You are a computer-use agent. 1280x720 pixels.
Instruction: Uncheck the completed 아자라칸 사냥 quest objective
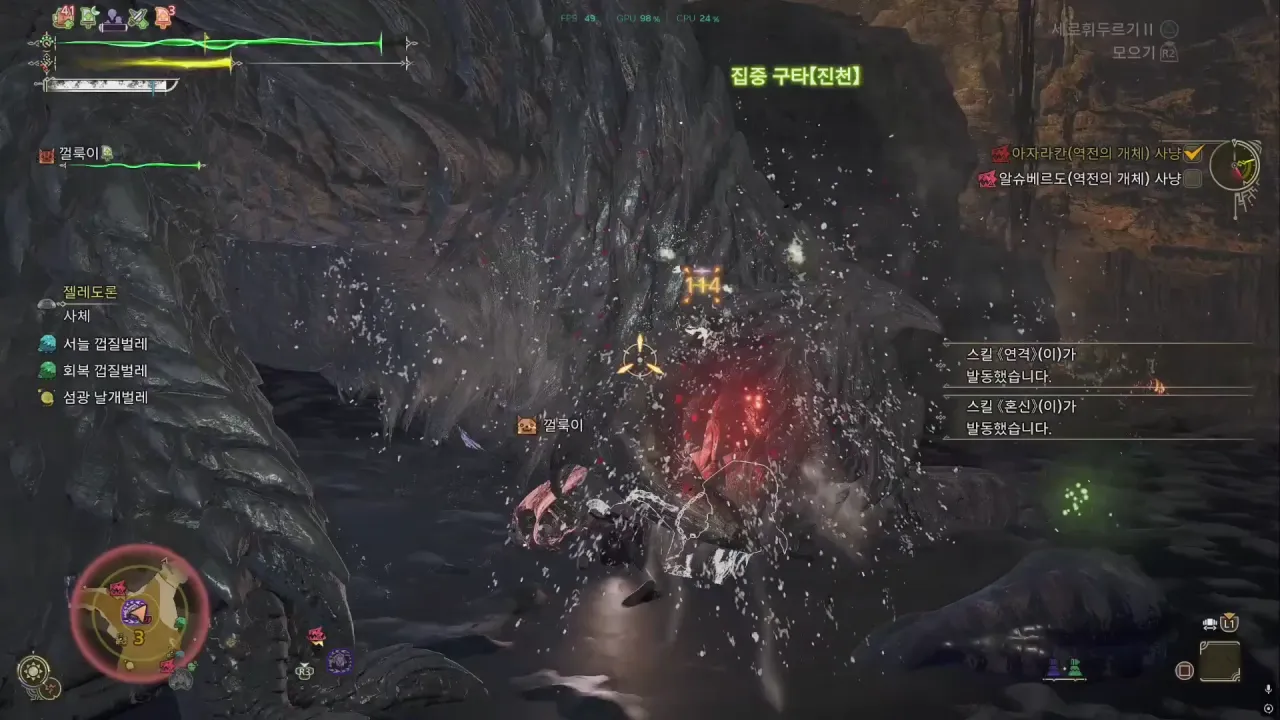pos(1192,153)
